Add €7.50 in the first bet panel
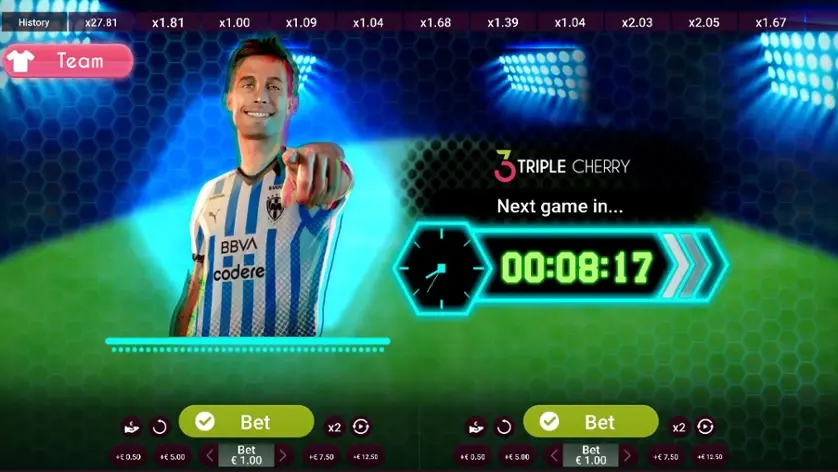 tap(321, 457)
